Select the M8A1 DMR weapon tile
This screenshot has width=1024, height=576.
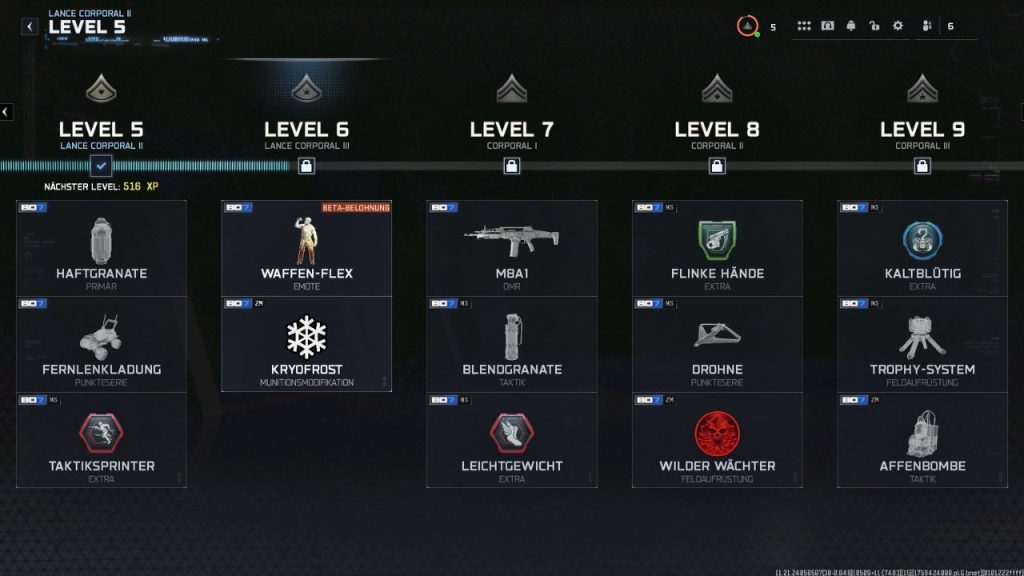pyautogui.click(x=511, y=248)
